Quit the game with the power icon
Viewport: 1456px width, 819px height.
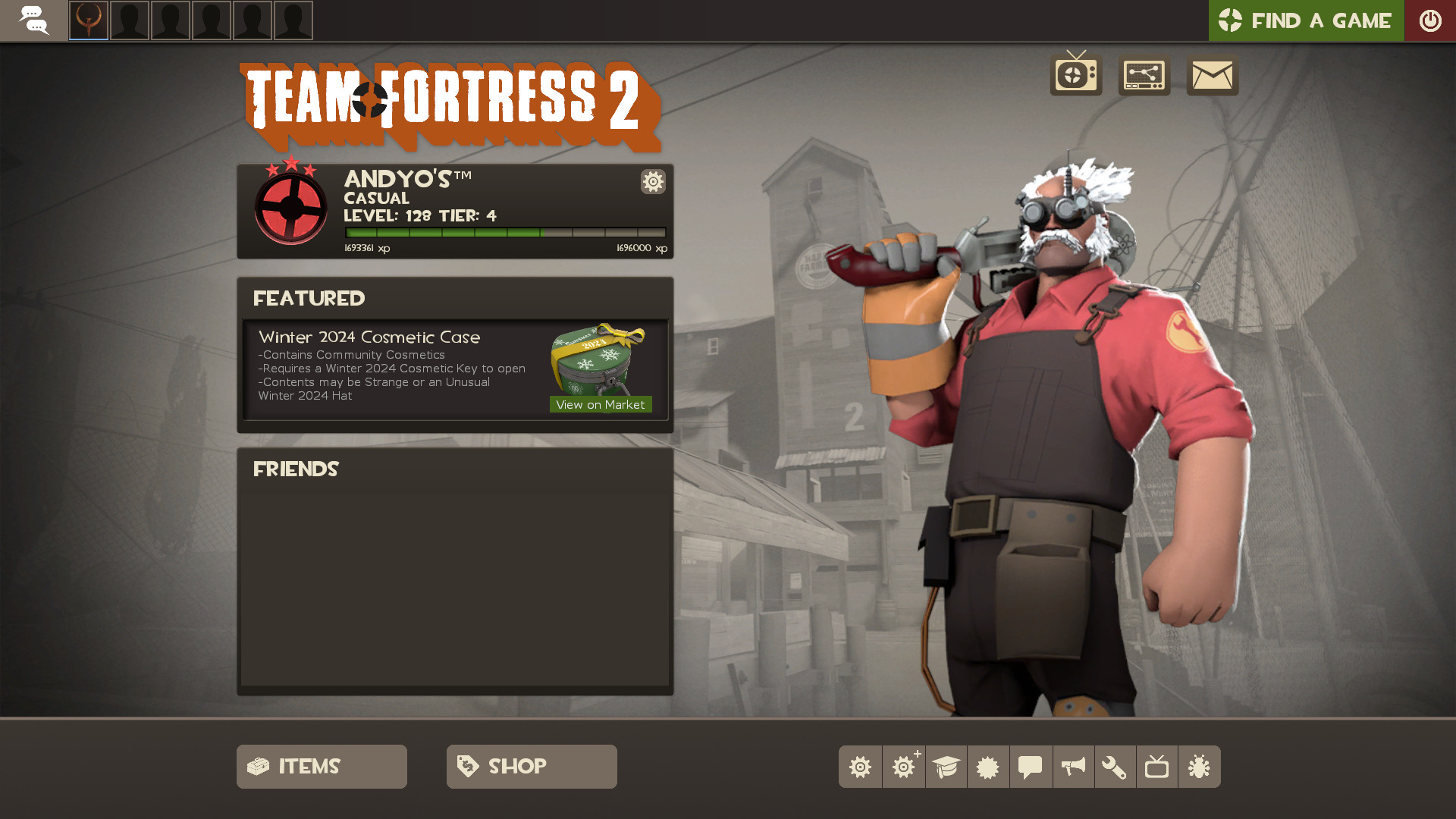point(1431,20)
